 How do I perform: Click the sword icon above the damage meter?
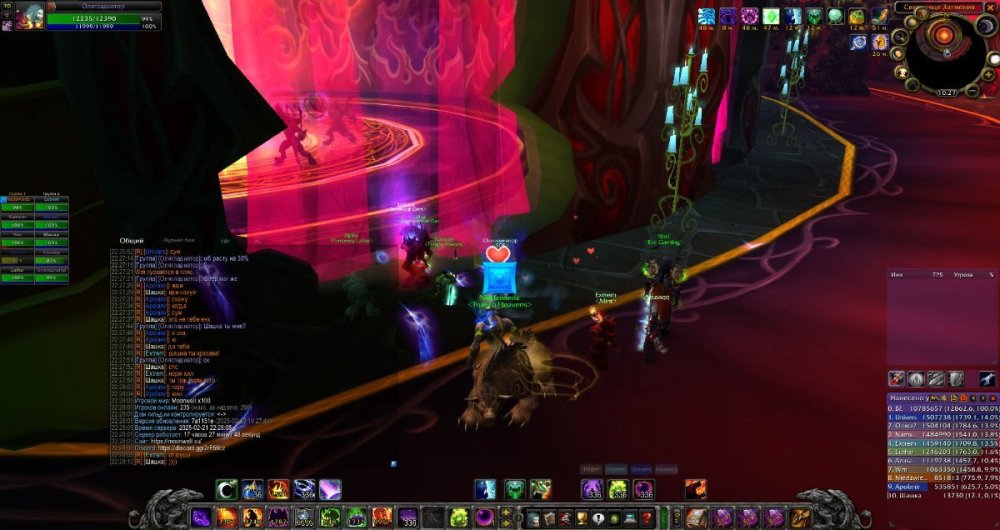935,379
